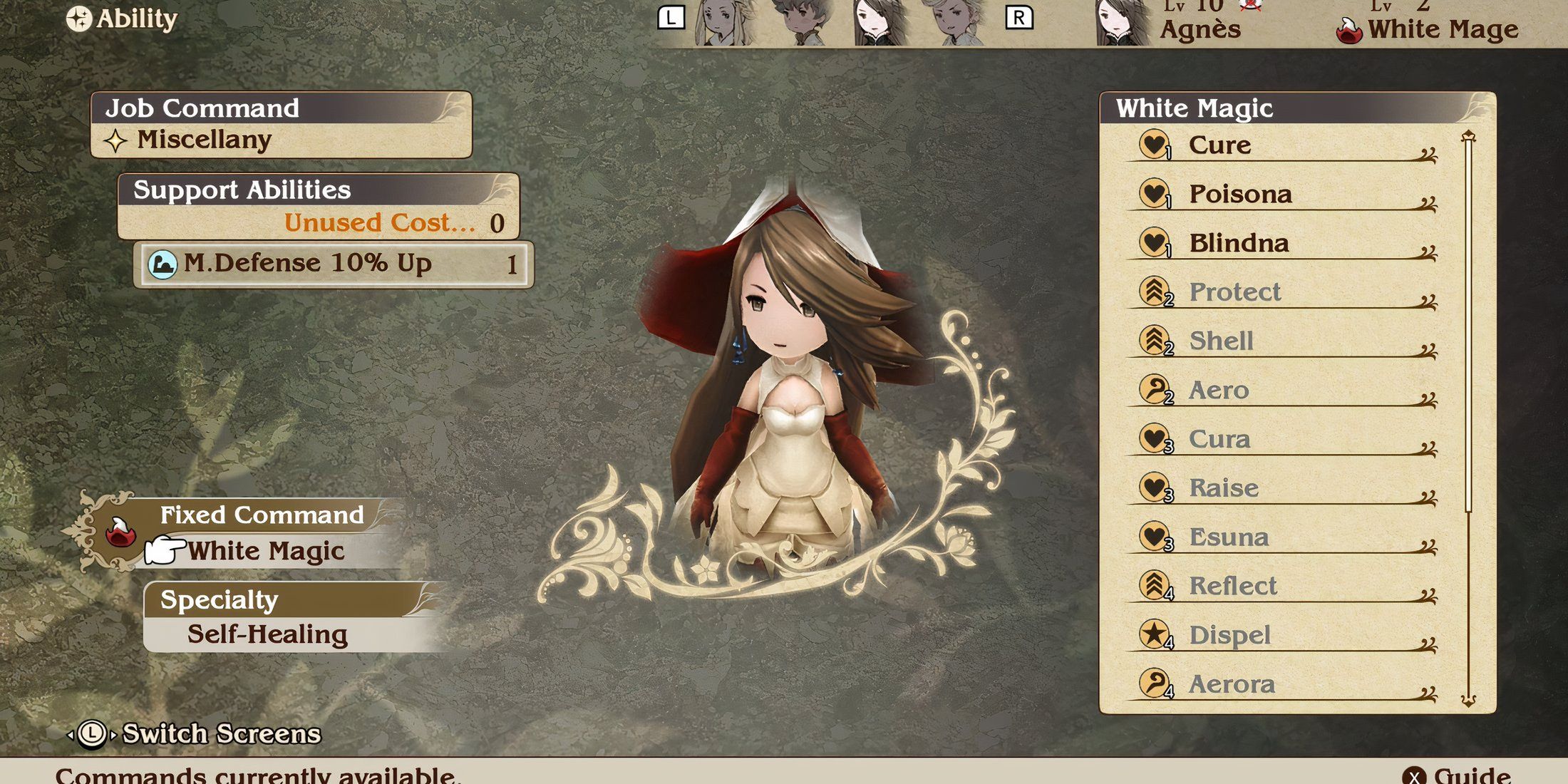Pick Aerora at the list bottom
This screenshot has width=1568, height=784.
point(1283,684)
